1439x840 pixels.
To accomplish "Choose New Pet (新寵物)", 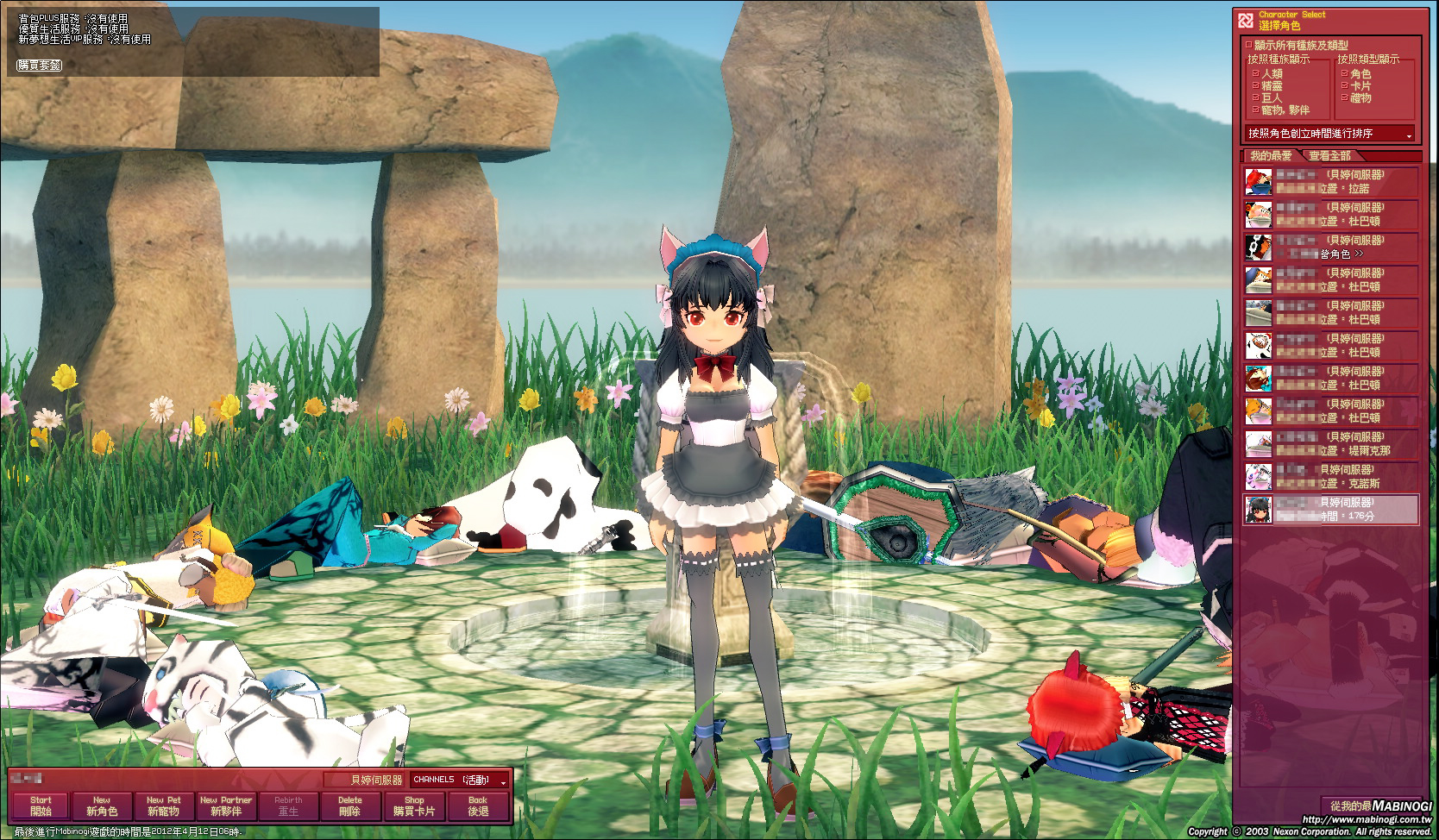I will [163, 806].
